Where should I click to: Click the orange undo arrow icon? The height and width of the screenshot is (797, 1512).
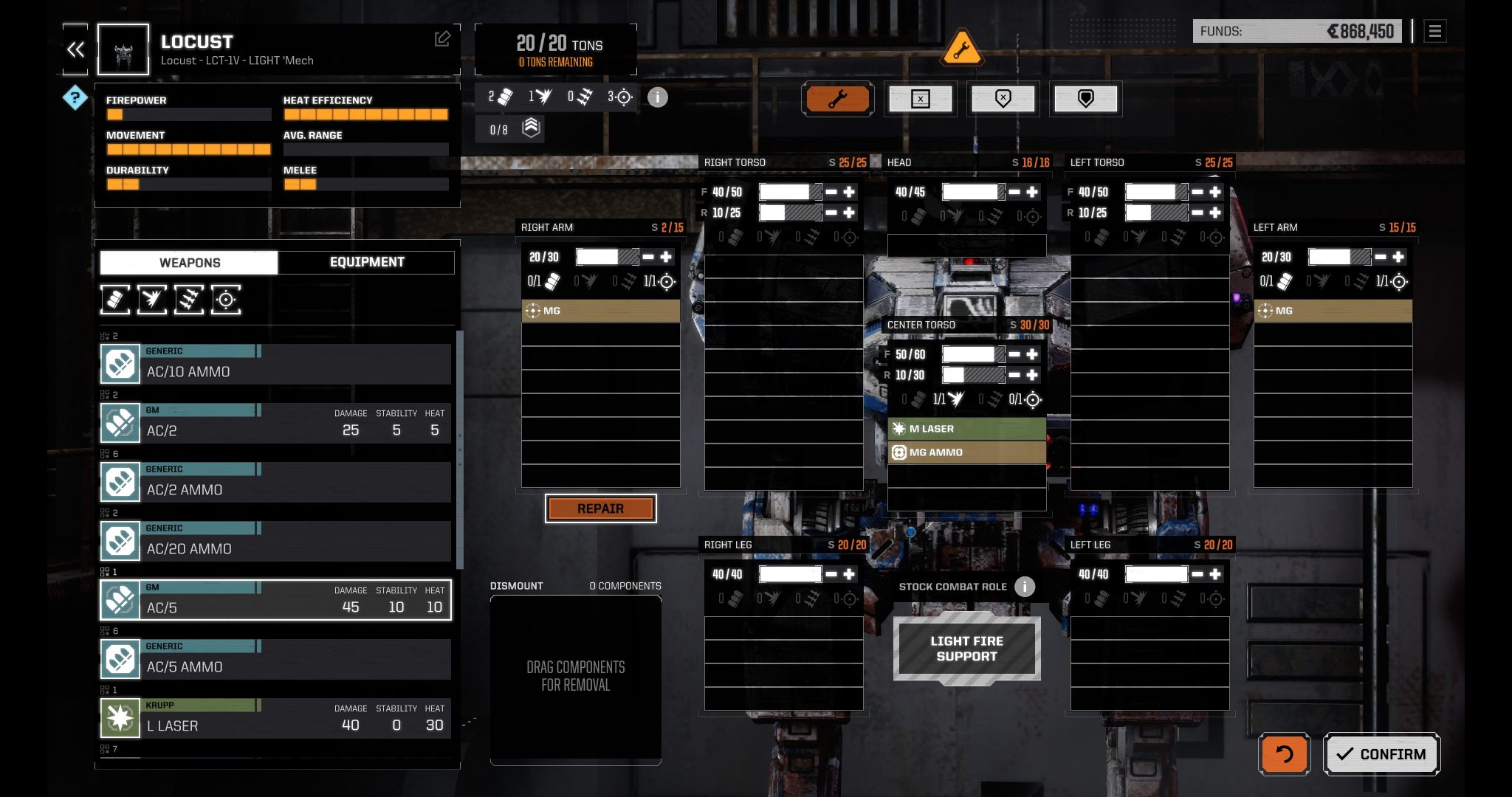[1283, 754]
